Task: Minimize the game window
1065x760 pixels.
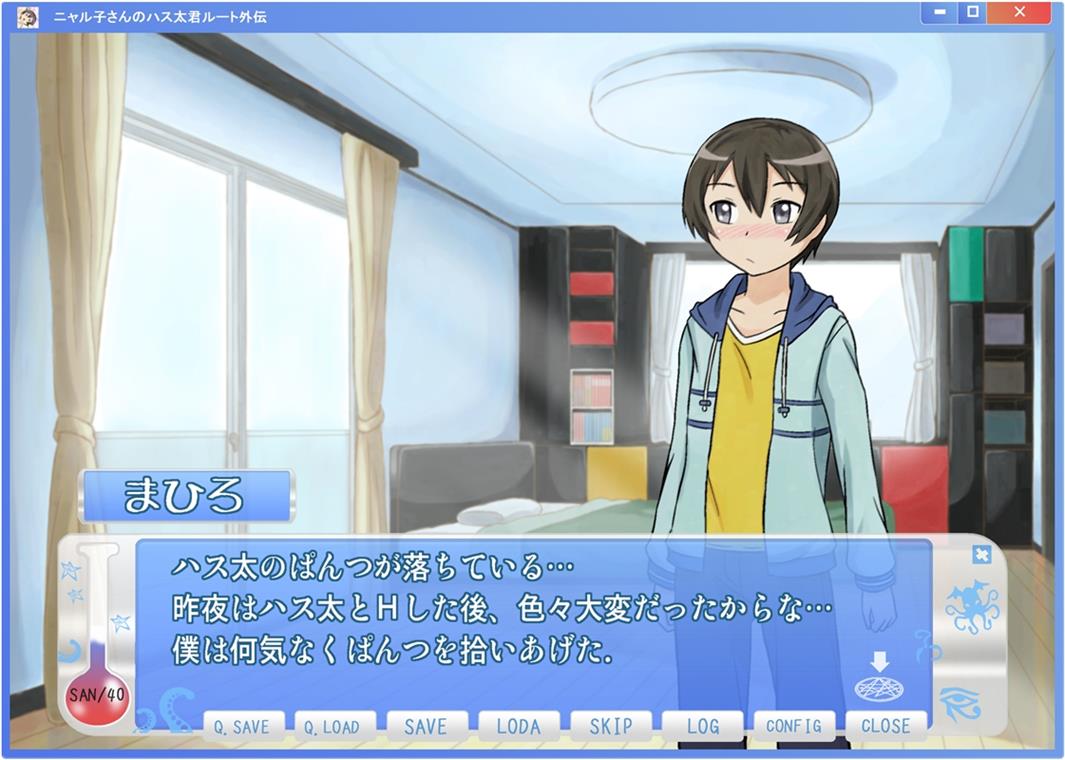Action: pyautogui.click(x=939, y=12)
